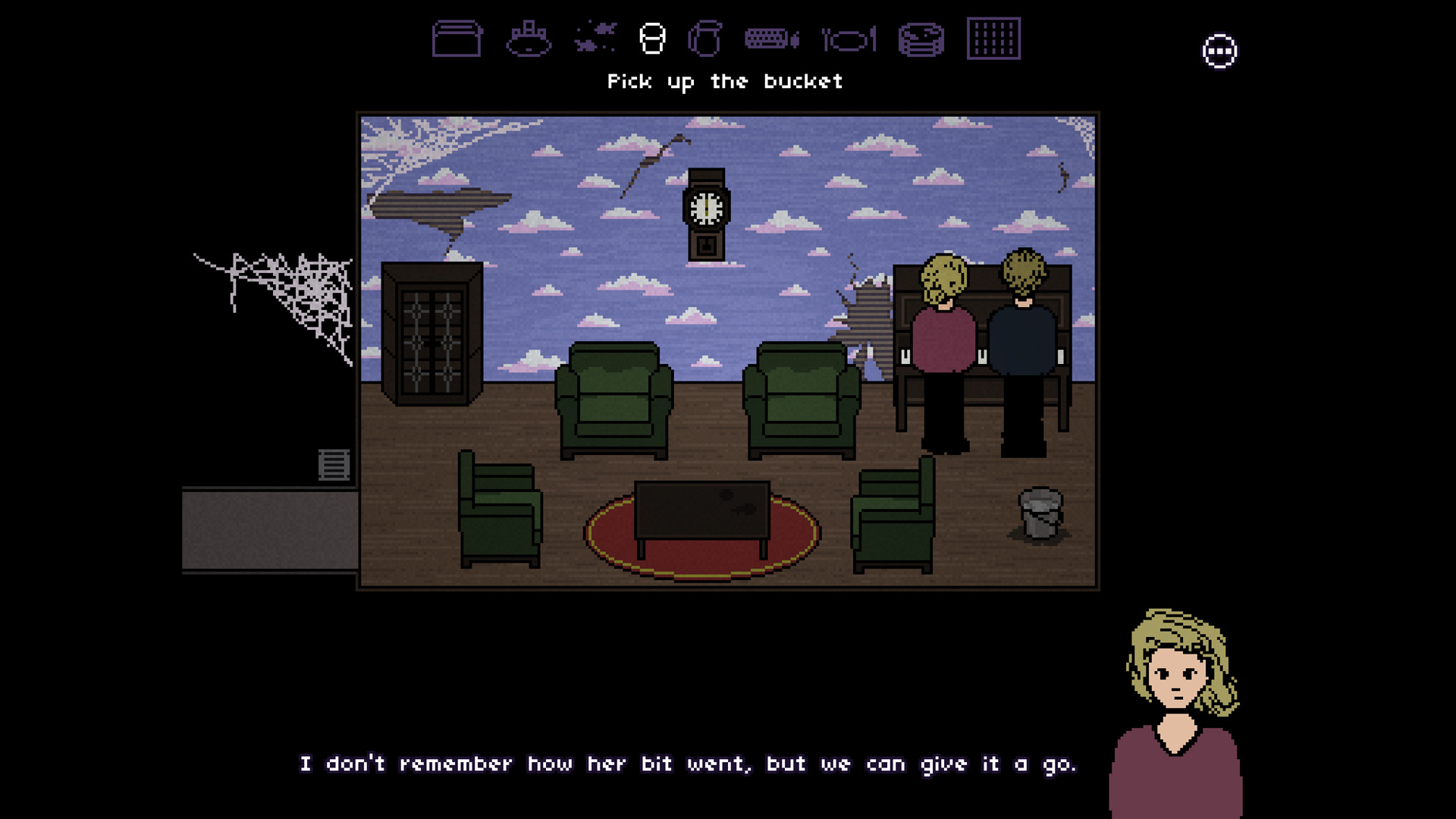Select the bread bin icon in the task bar
This screenshot has height=819, width=1456.
click(455, 38)
